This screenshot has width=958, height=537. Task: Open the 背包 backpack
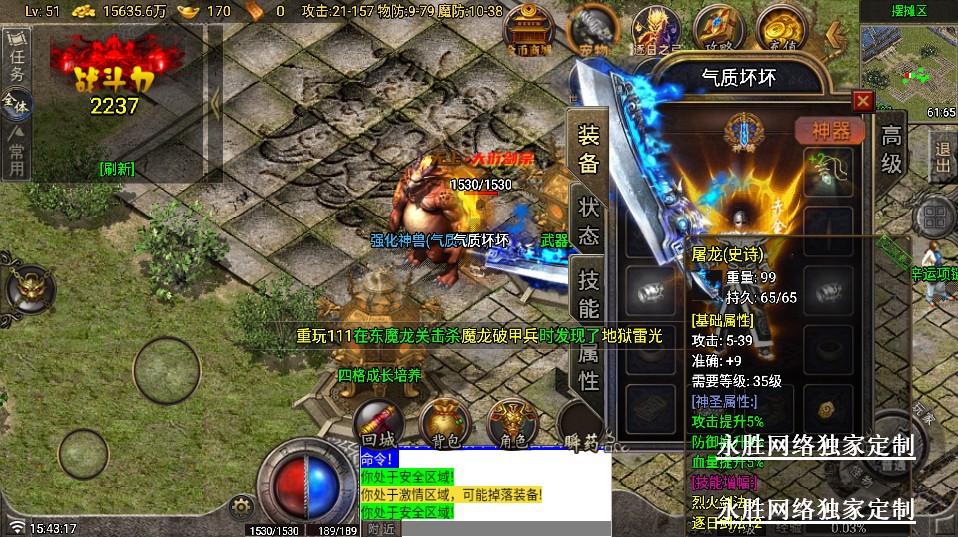[446, 422]
